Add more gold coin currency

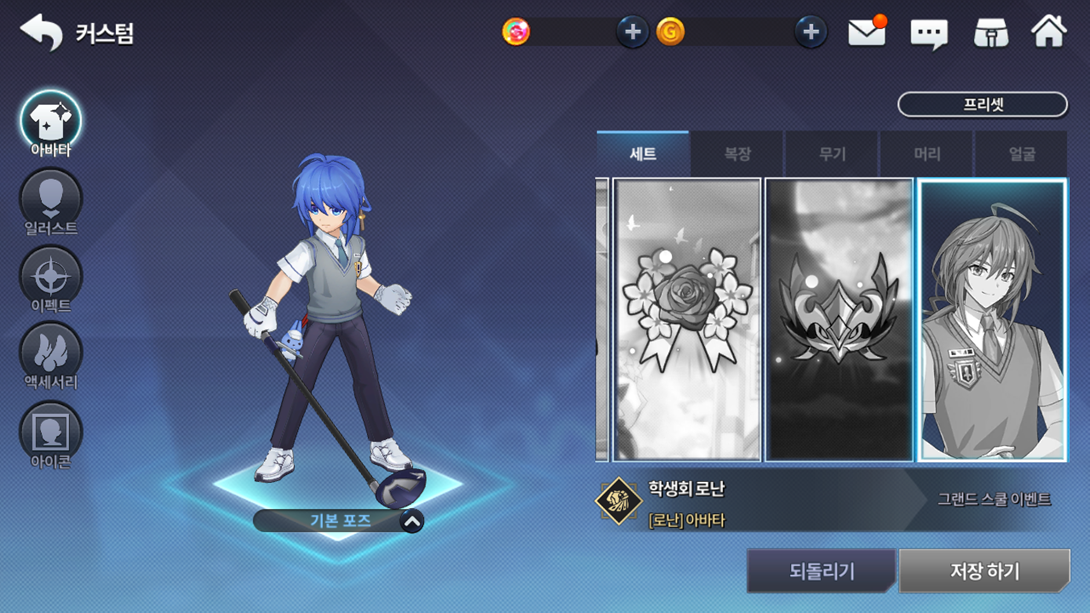(x=810, y=32)
